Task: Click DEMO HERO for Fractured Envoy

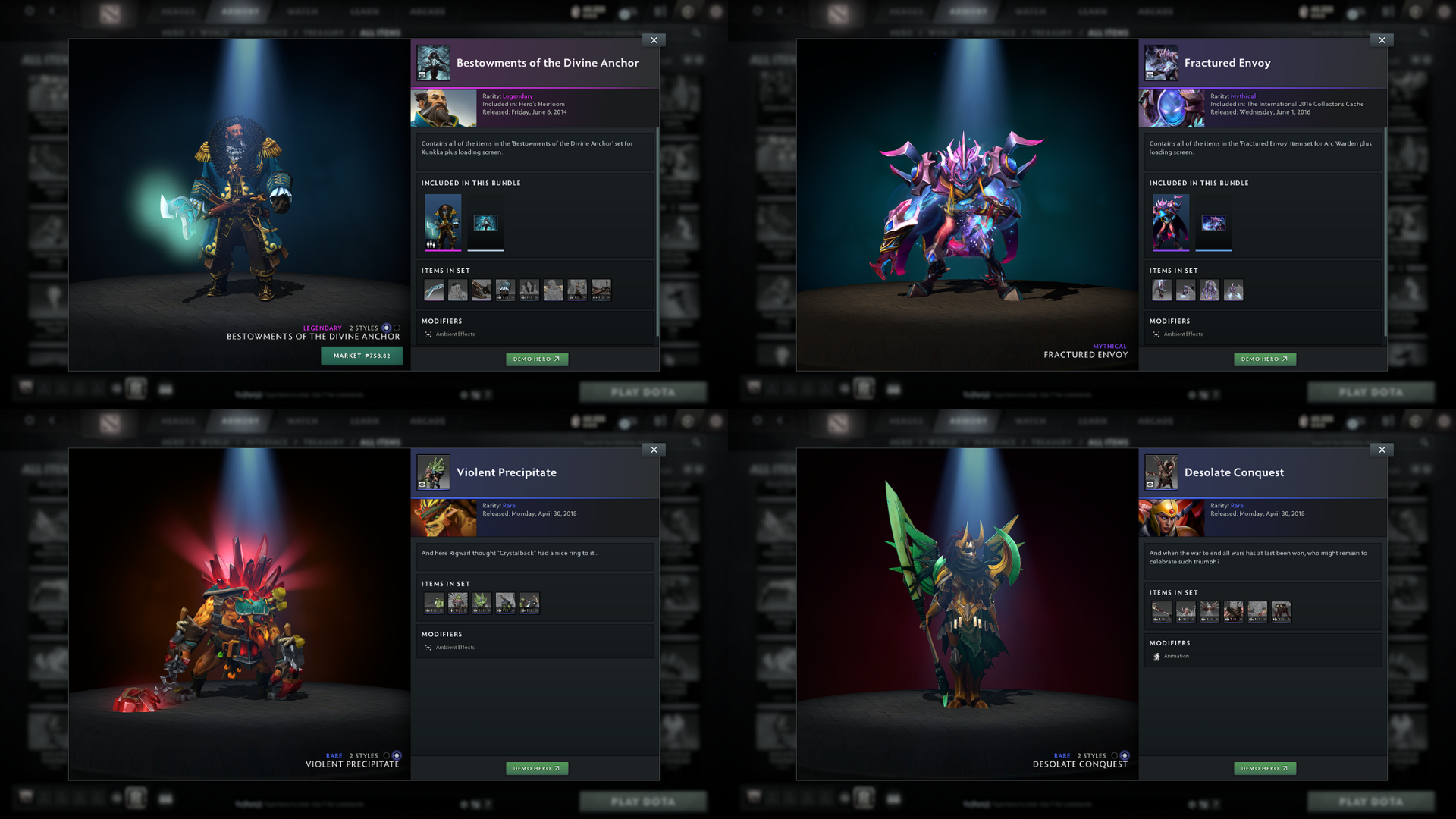Action: coord(1264,359)
